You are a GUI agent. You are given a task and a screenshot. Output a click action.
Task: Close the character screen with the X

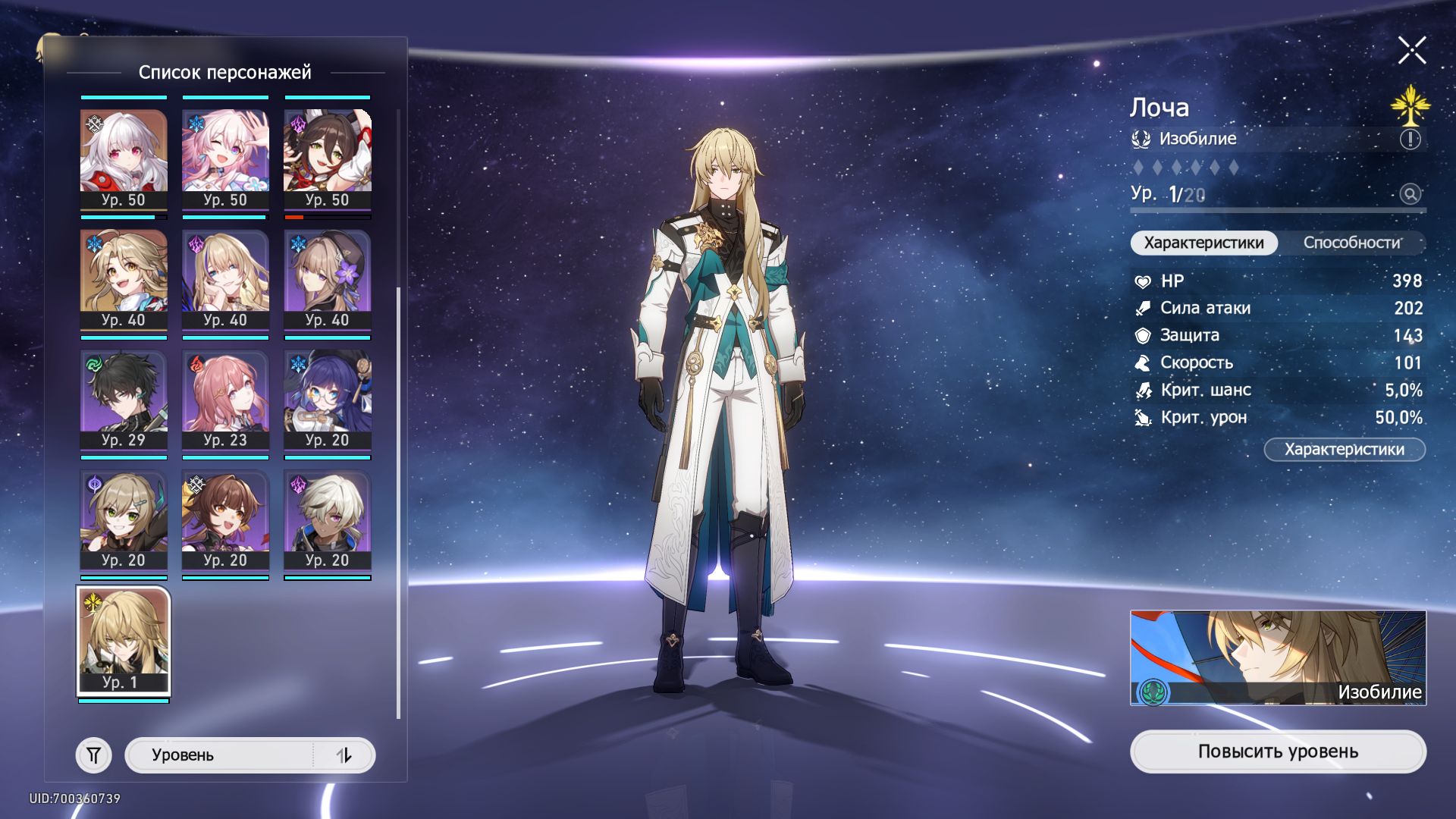tap(1412, 51)
